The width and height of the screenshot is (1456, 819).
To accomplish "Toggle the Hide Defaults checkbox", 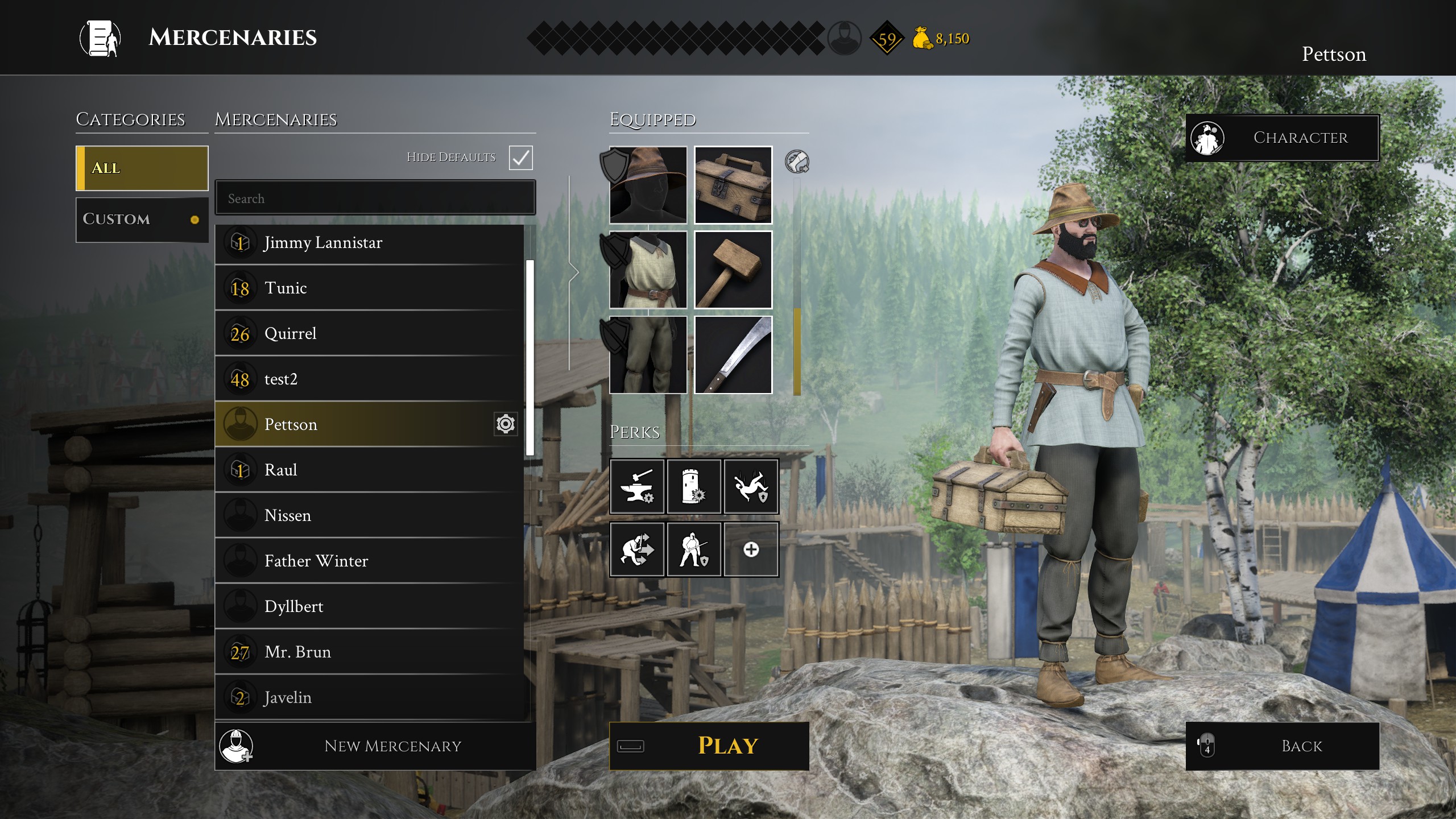I will pos(520,158).
